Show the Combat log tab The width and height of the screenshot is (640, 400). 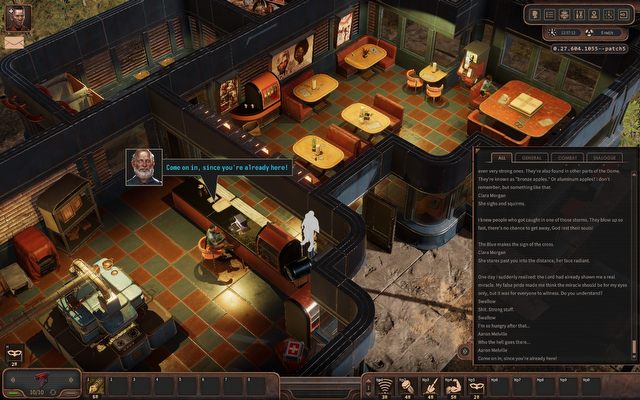click(x=568, y=157)
